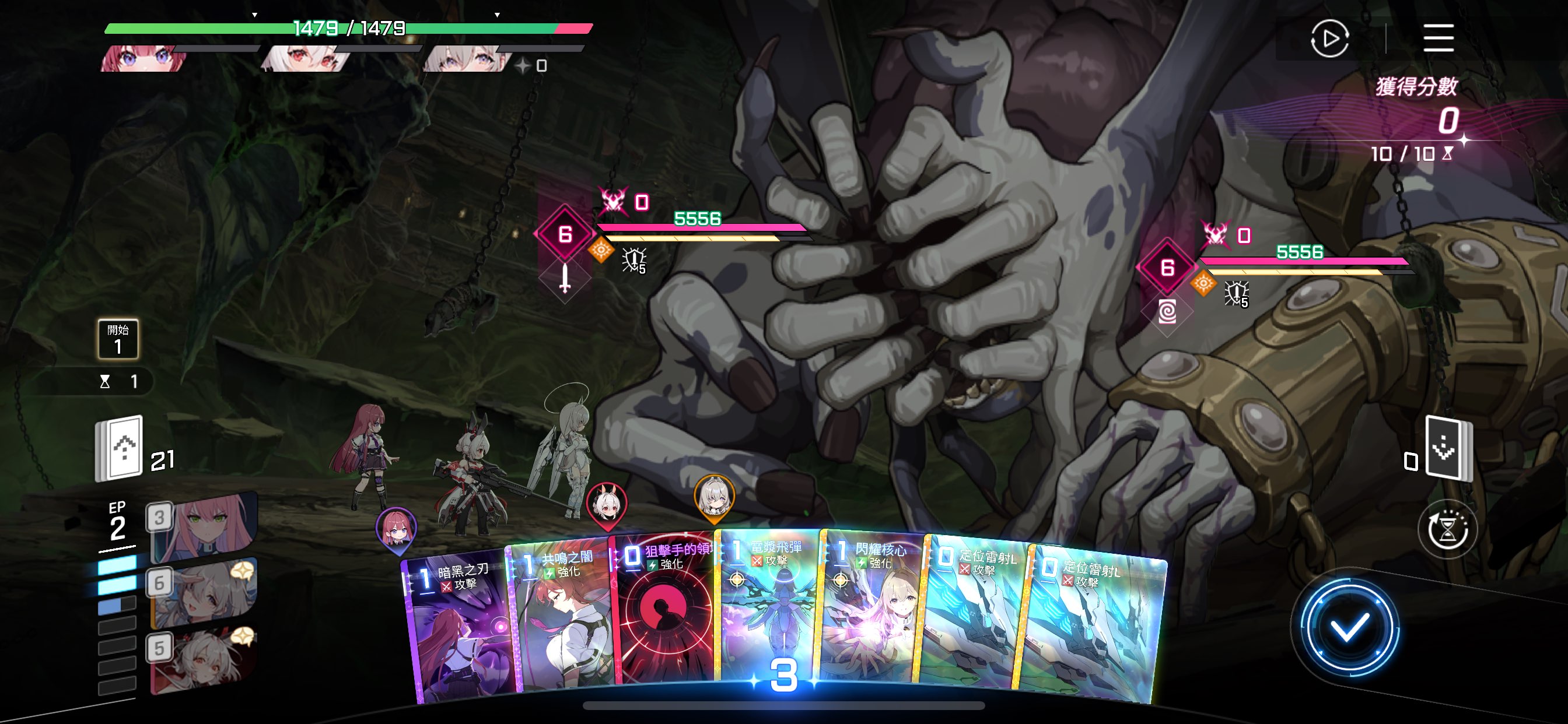Image resolution: width=1568 pixels, height=724 pixels.
Task: Activate the 6 EP silver-haired character skill
Action: click(x=204, y=593)
